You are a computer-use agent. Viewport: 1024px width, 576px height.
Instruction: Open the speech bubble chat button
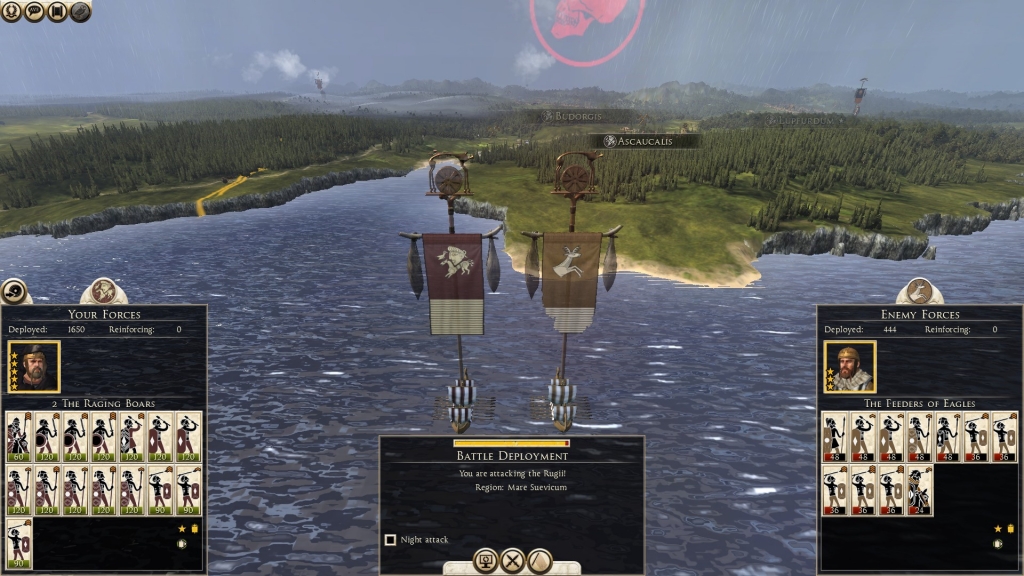(x=33, y=11)
